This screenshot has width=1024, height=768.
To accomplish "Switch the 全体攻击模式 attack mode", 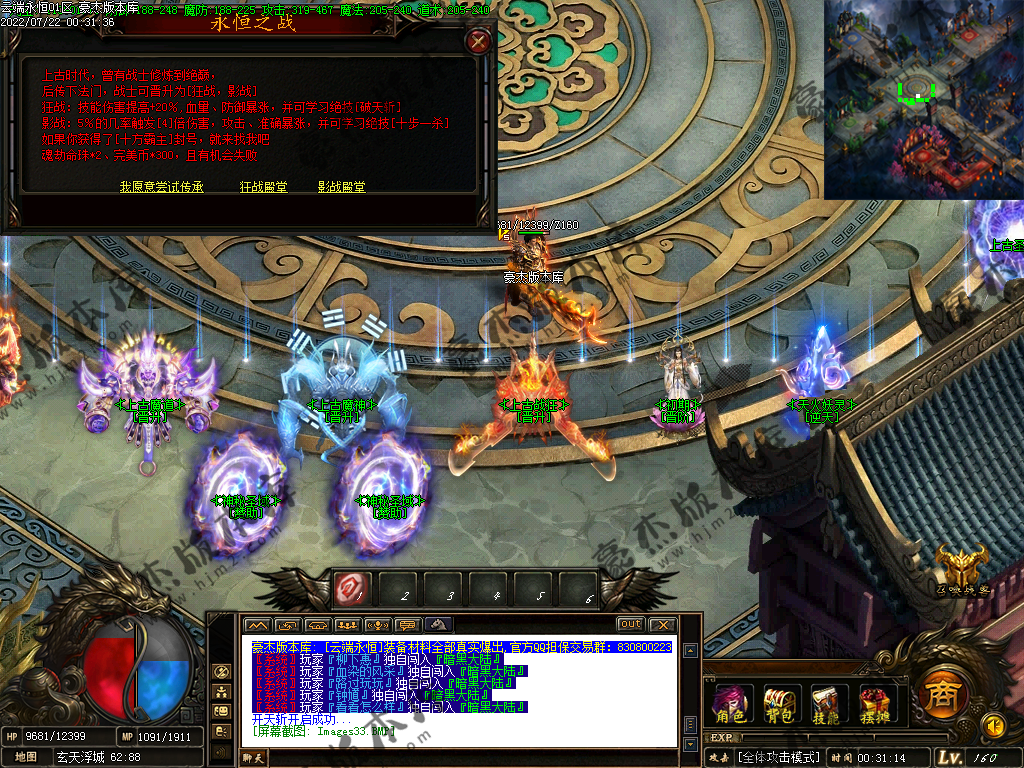I will point(779,757).
